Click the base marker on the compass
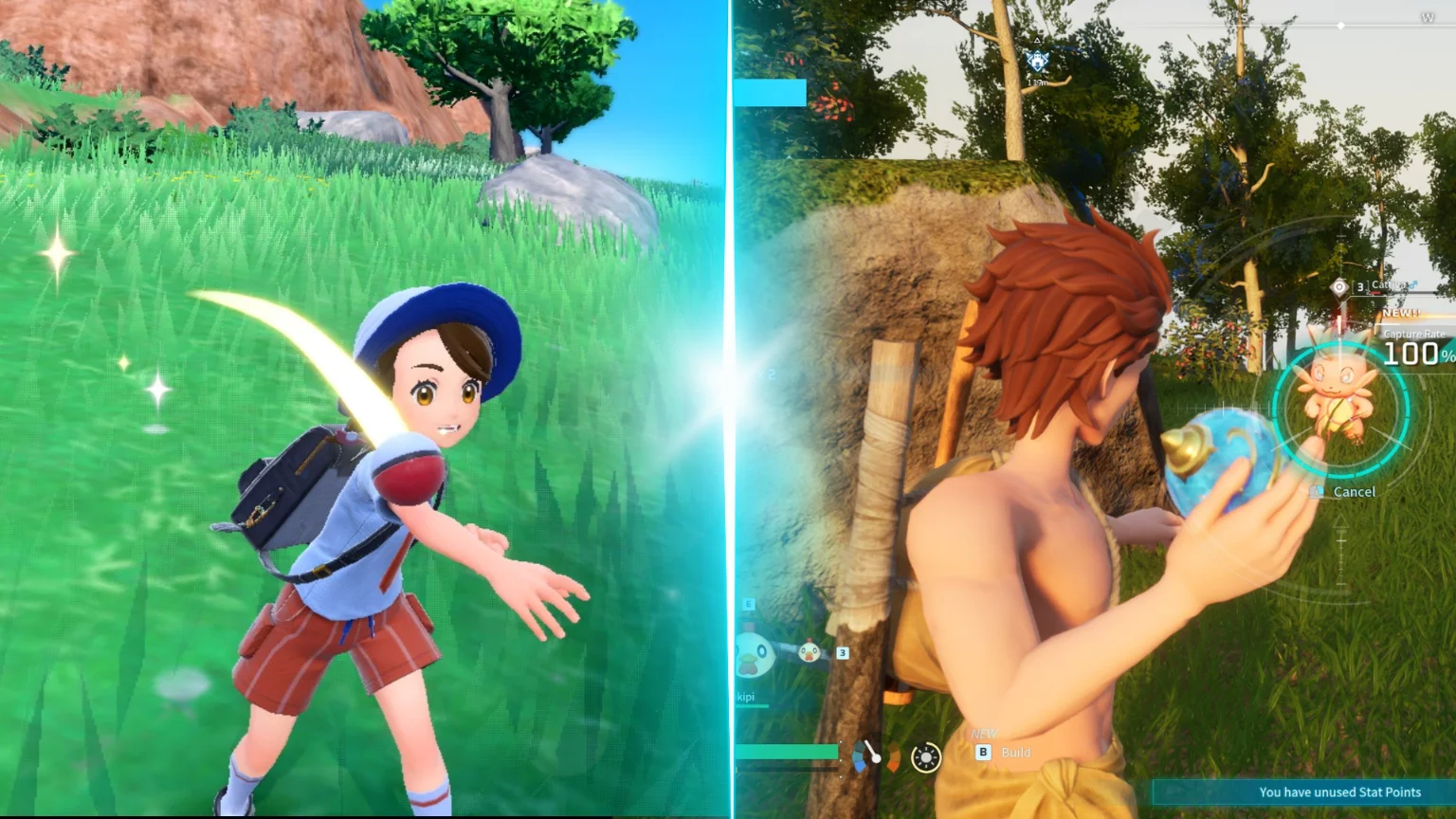This screenshot has width=1456, height=819. point(1038,63)
